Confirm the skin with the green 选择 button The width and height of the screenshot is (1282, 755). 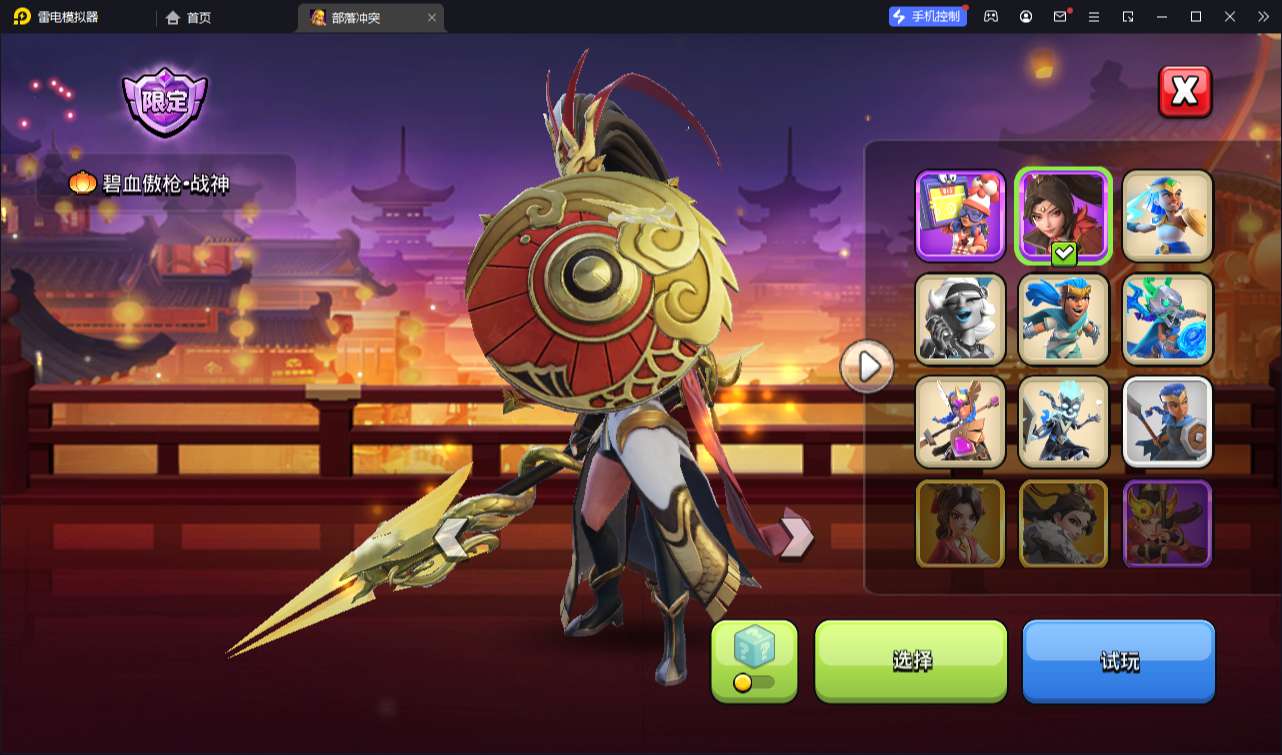pyautogui.click(x=911, y=661)
